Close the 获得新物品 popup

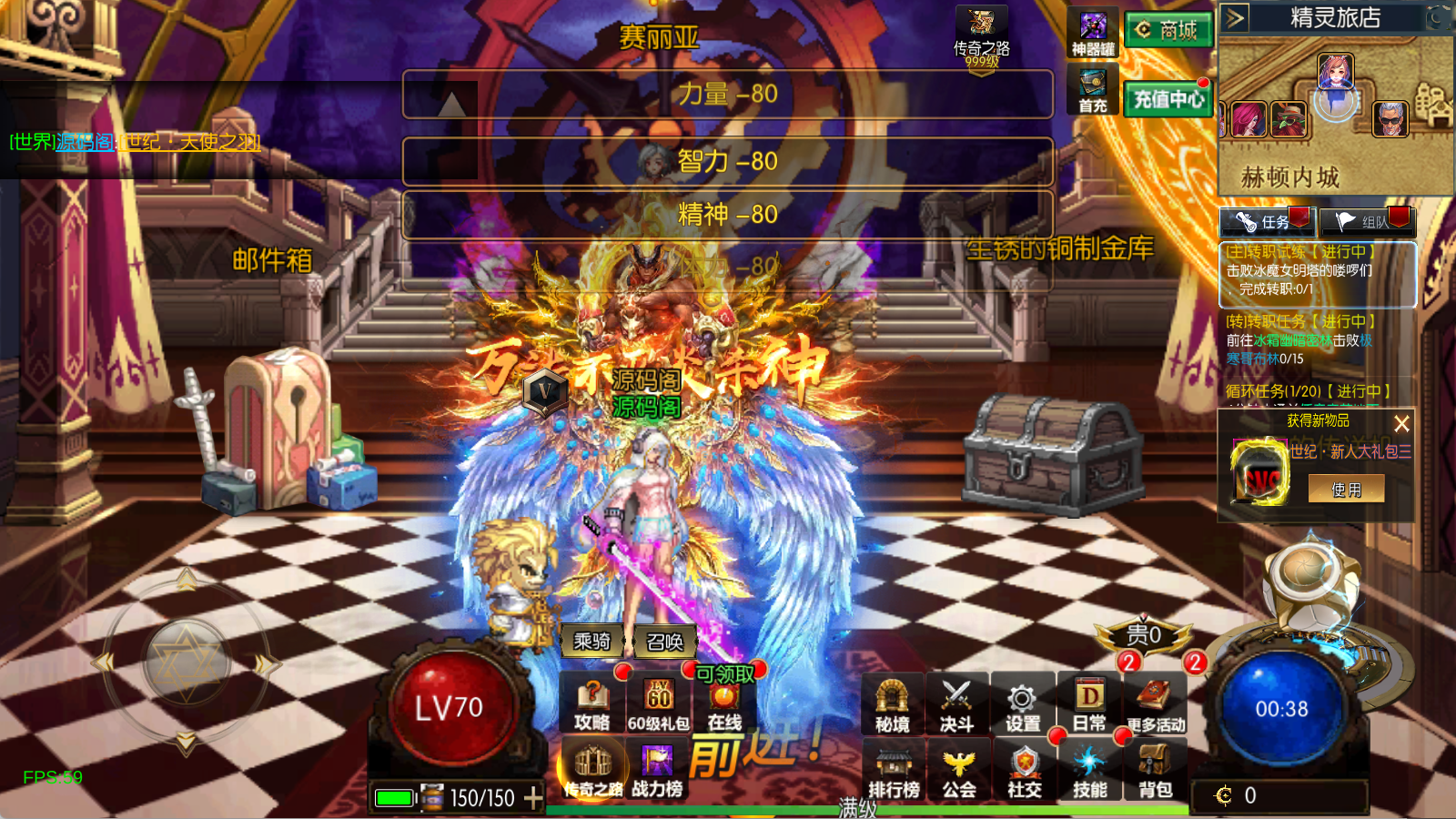pyautogui.click(x=1401, y=423)
